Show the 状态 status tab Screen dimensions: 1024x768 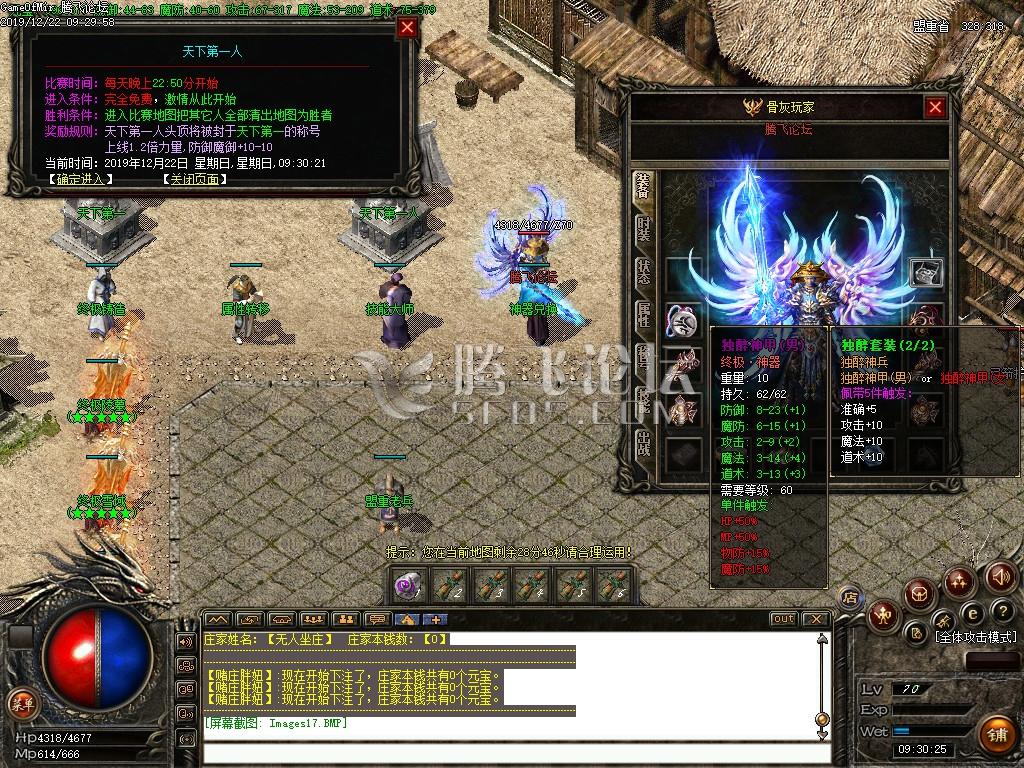pos(643,272)
